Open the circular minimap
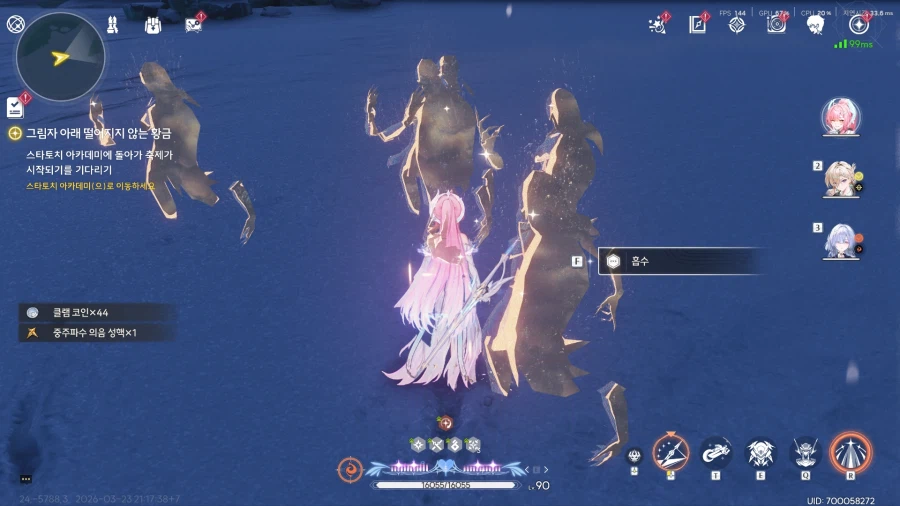900x506 pixels. [61, 56]
